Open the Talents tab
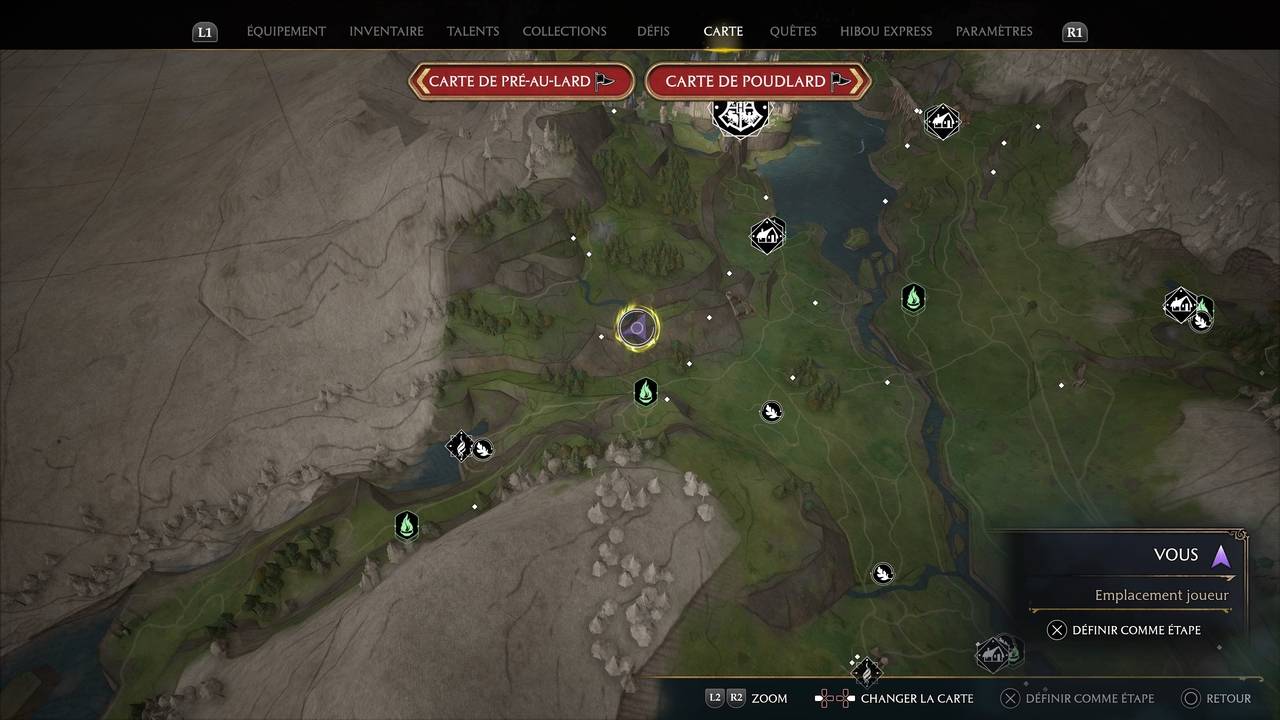1280x720 pixels. (473, 31)
